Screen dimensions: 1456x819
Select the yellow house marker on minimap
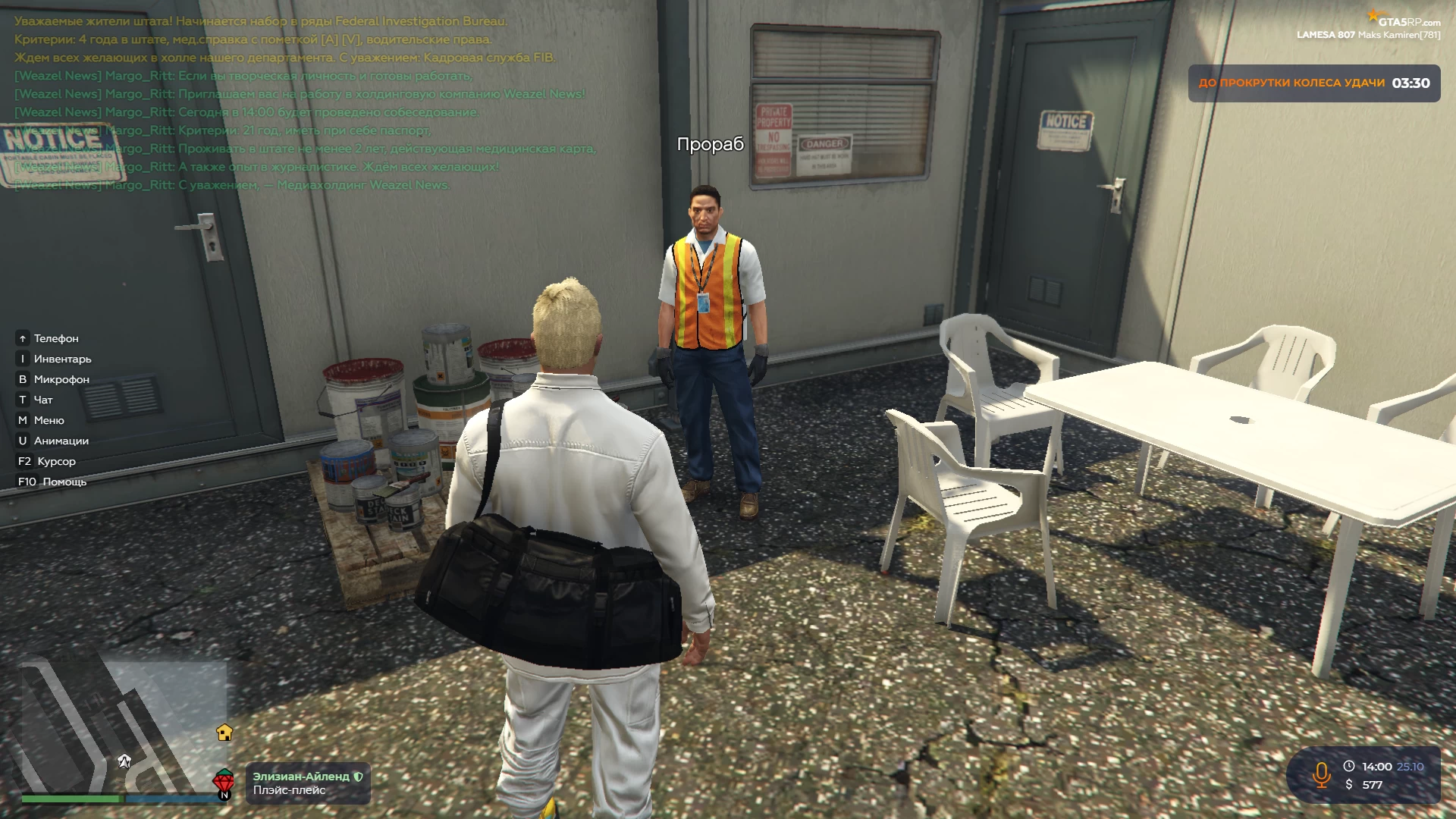click(224, 733)
